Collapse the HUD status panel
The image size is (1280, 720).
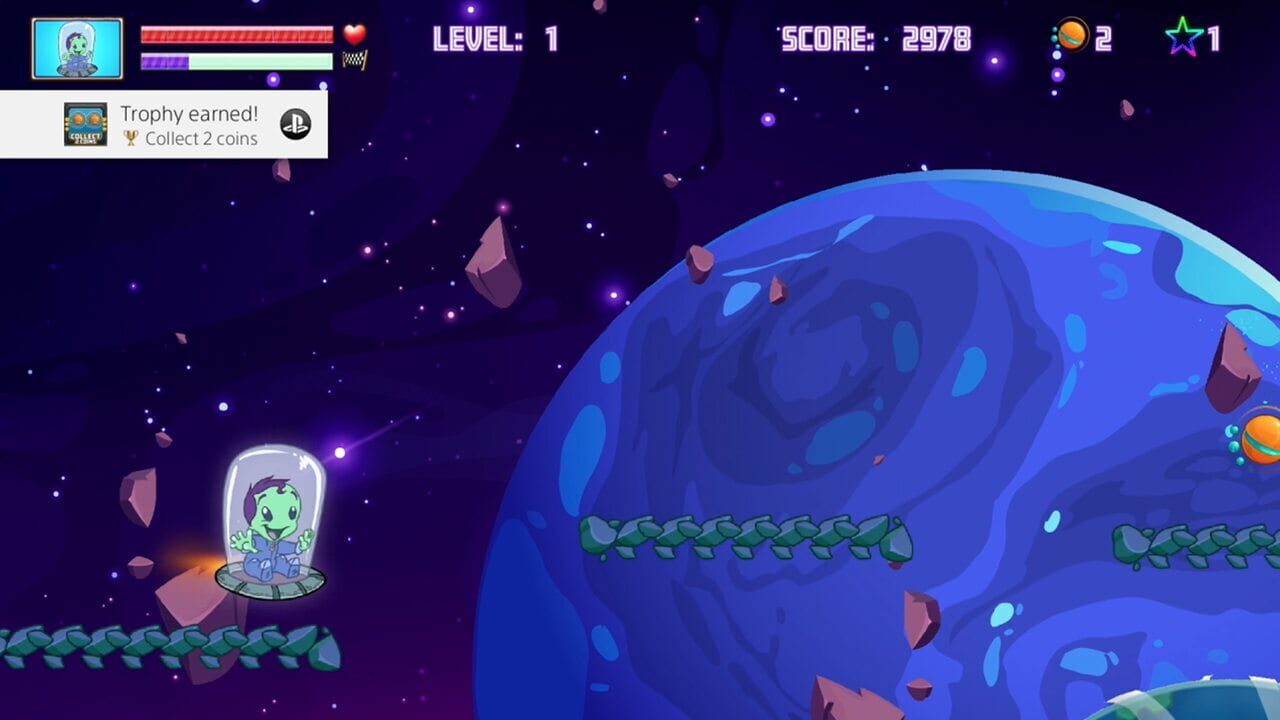(200, 45)
